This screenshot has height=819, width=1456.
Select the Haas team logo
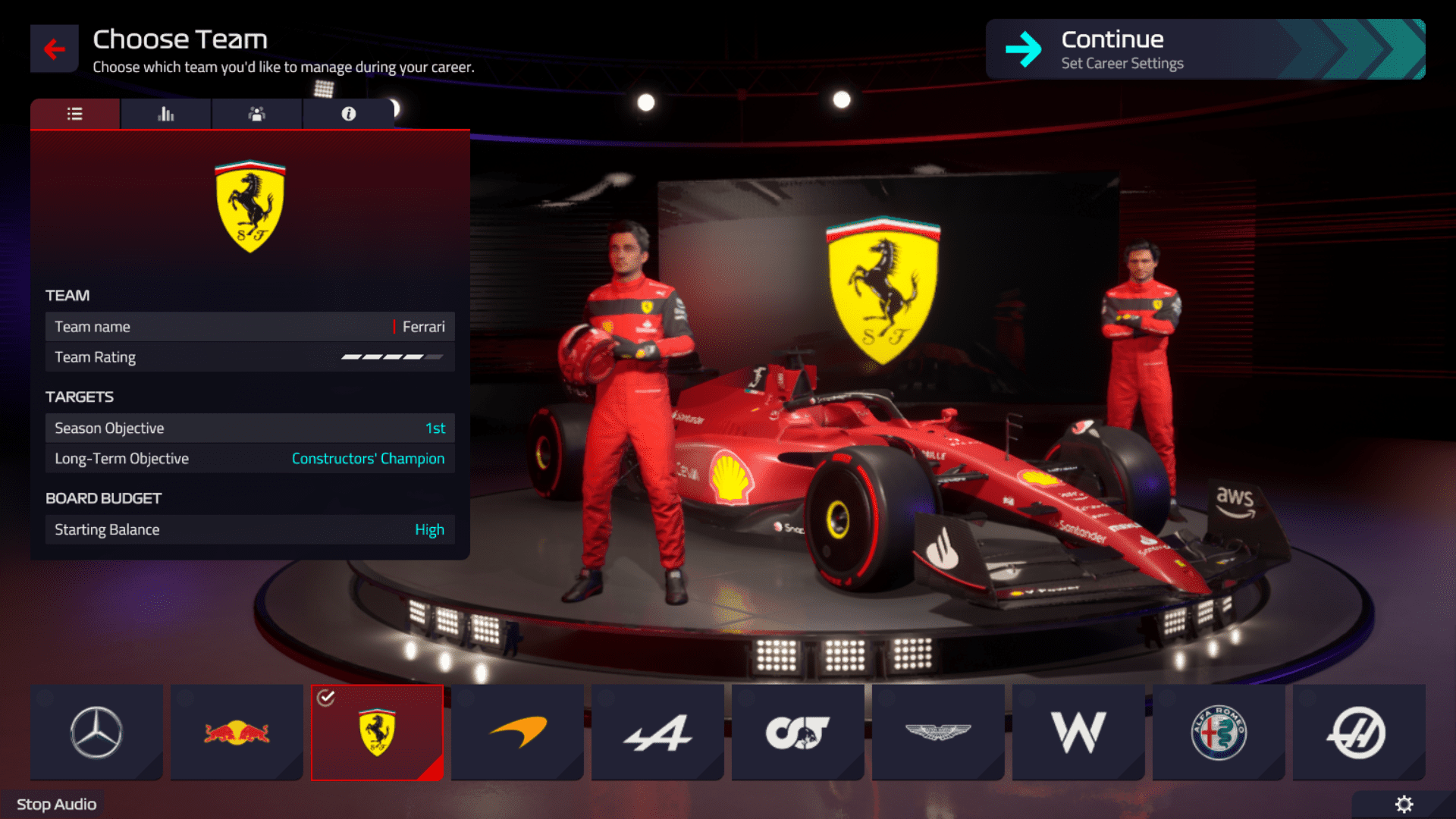tap(1359, 732)
